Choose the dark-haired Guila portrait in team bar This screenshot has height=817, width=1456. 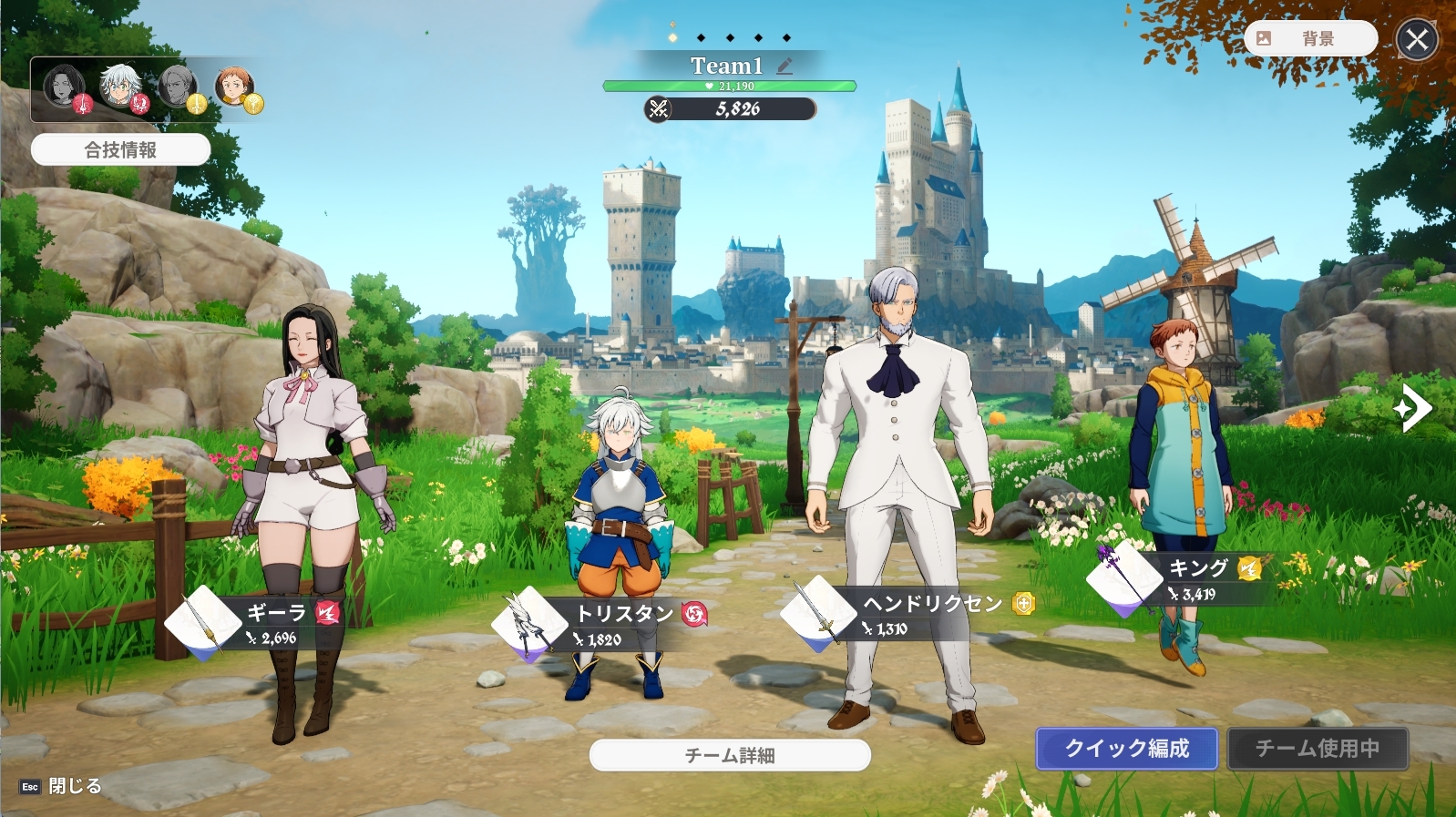[64, 87]
